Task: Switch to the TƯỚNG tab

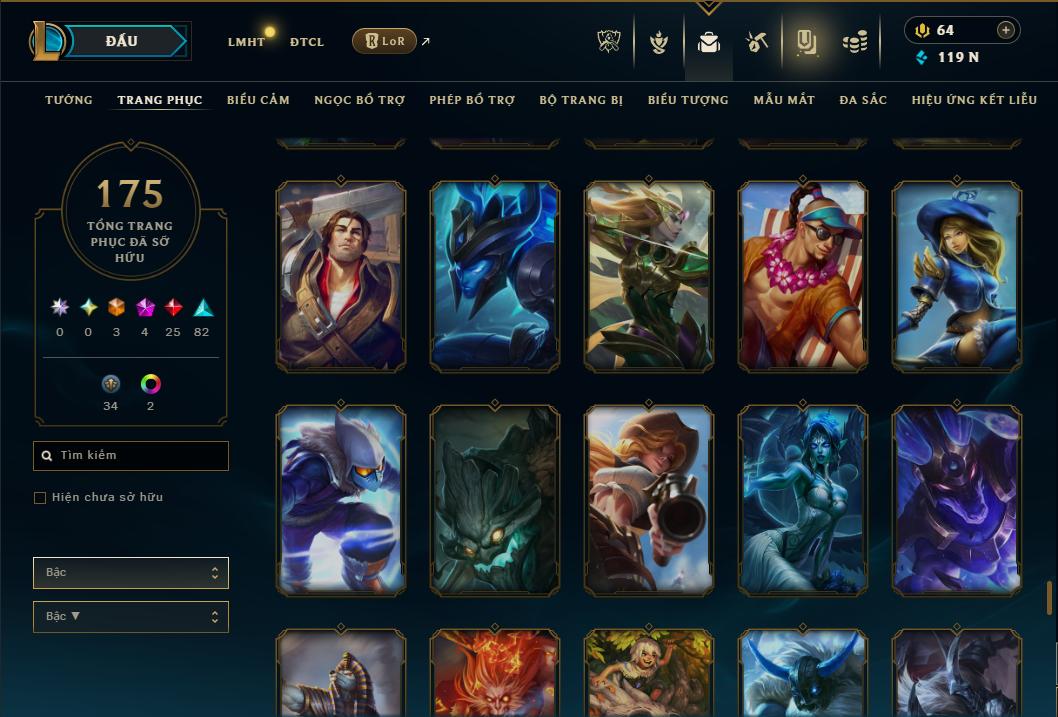Action: click(69, 100)
